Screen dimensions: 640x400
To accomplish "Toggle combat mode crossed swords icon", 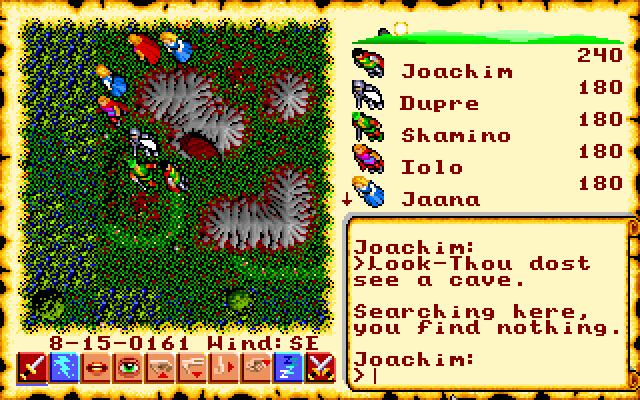I will click(x=320, y=370).
